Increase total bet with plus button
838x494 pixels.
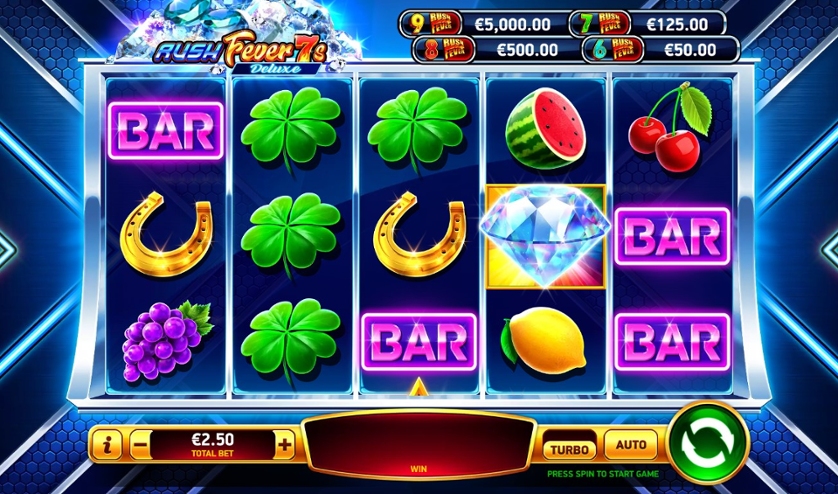pos(285,445)
